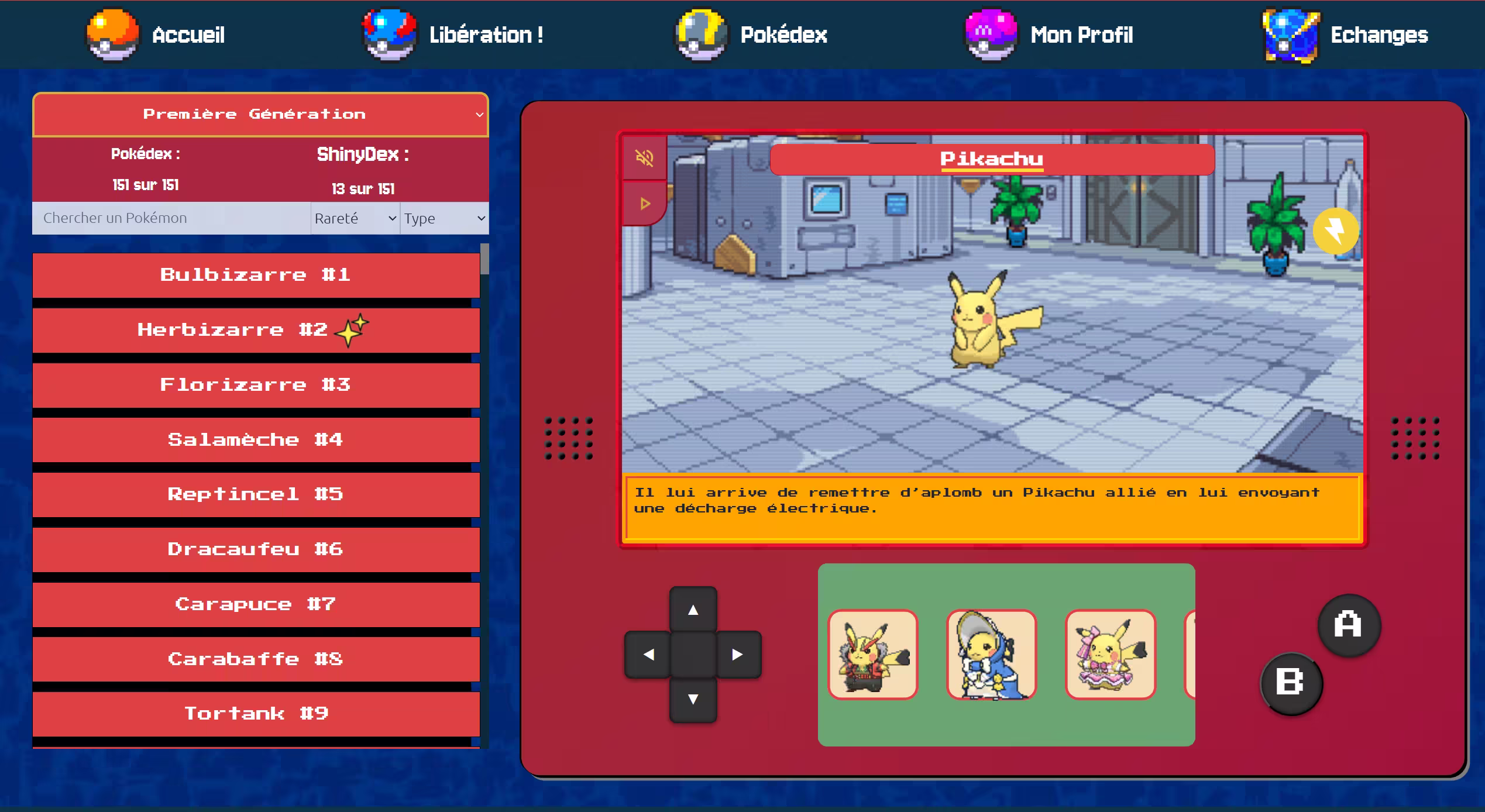
Task: Go to the Accueil home page
Action: [157, 35]
